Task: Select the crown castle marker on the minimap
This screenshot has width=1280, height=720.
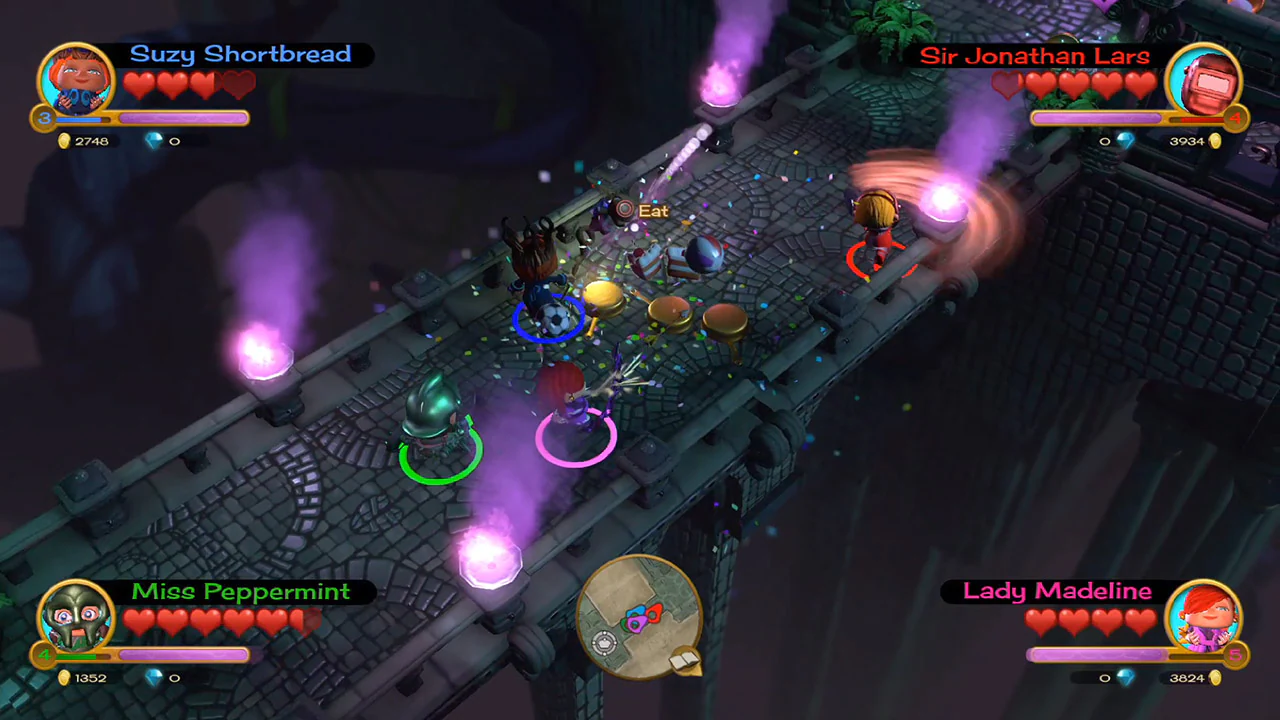Action: tap(604, 641)
